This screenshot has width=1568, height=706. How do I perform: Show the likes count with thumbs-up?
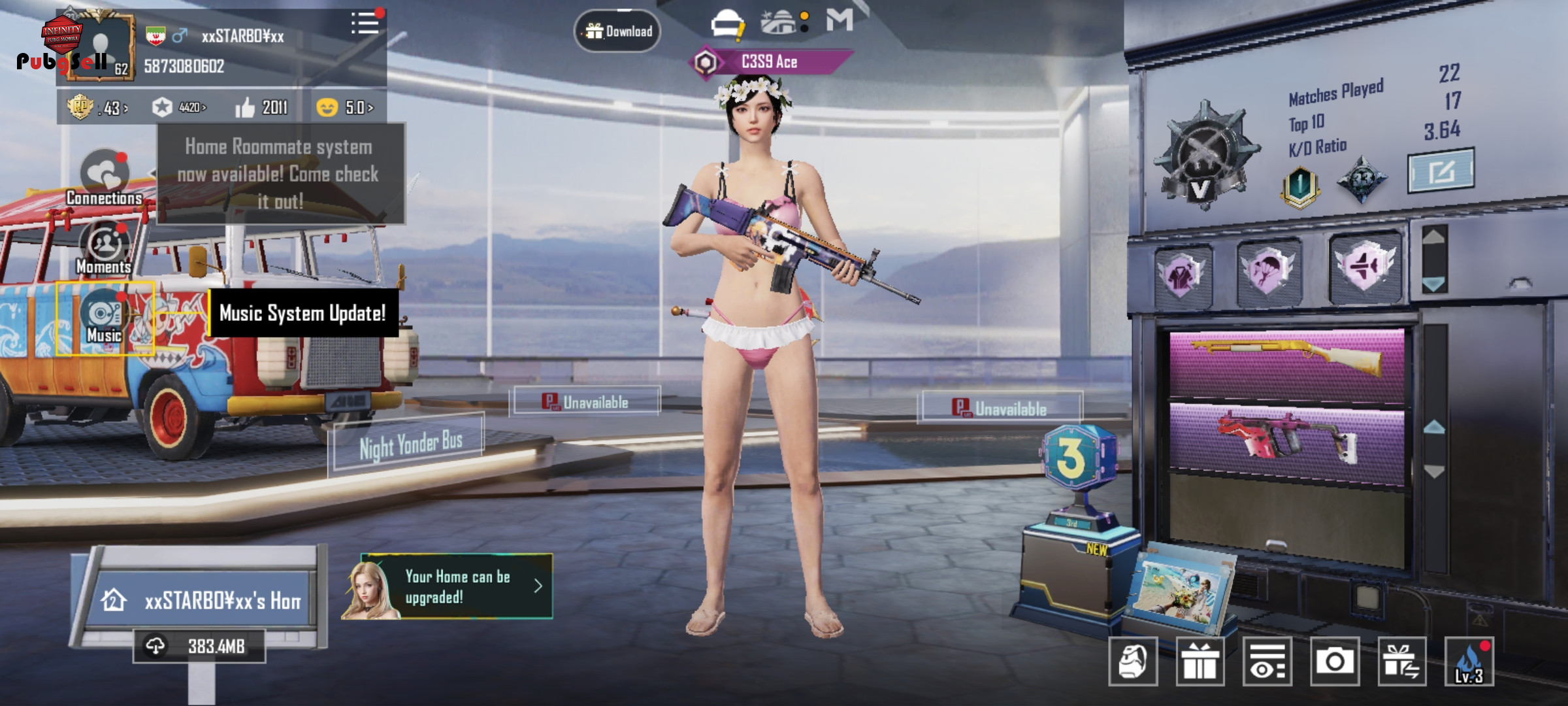pos(262,107)
